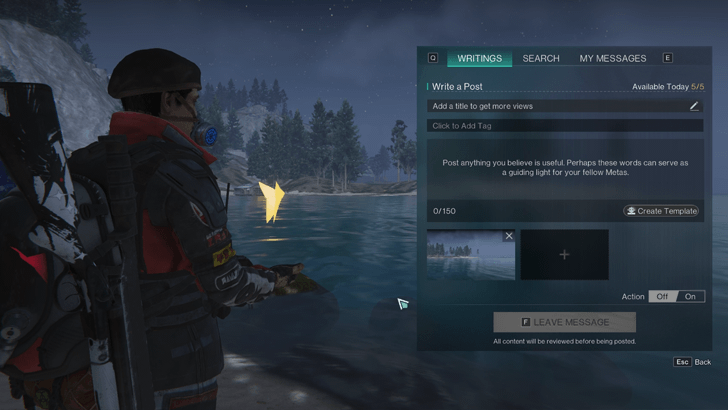The image size is (728, 410).
Task: Focus the message body text area
Action: point(565,168)
